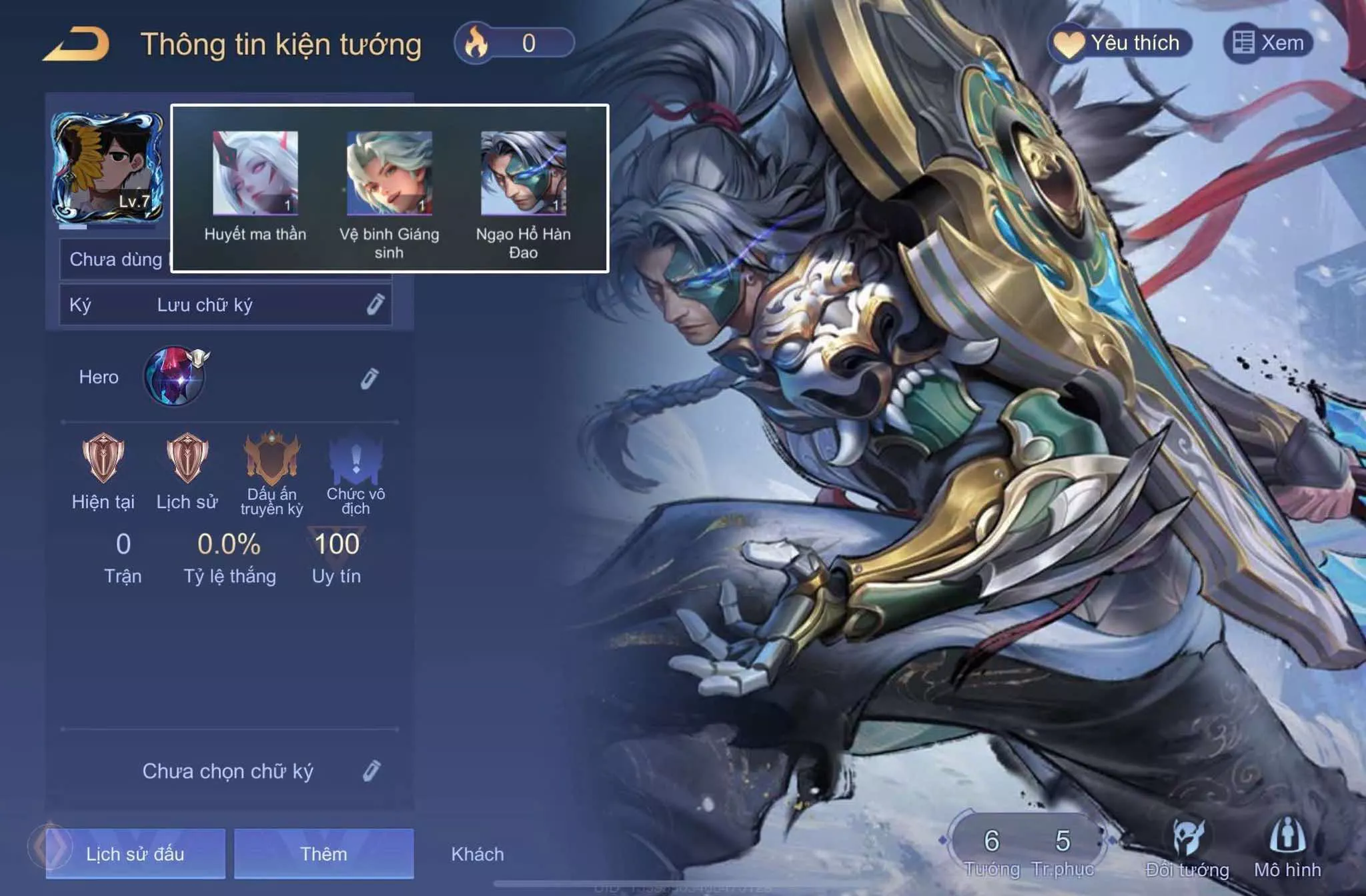The image size is (1366, 896).
Task: Go back using the gold arrow
Action: pyautogui.click(x=77, y=45)
